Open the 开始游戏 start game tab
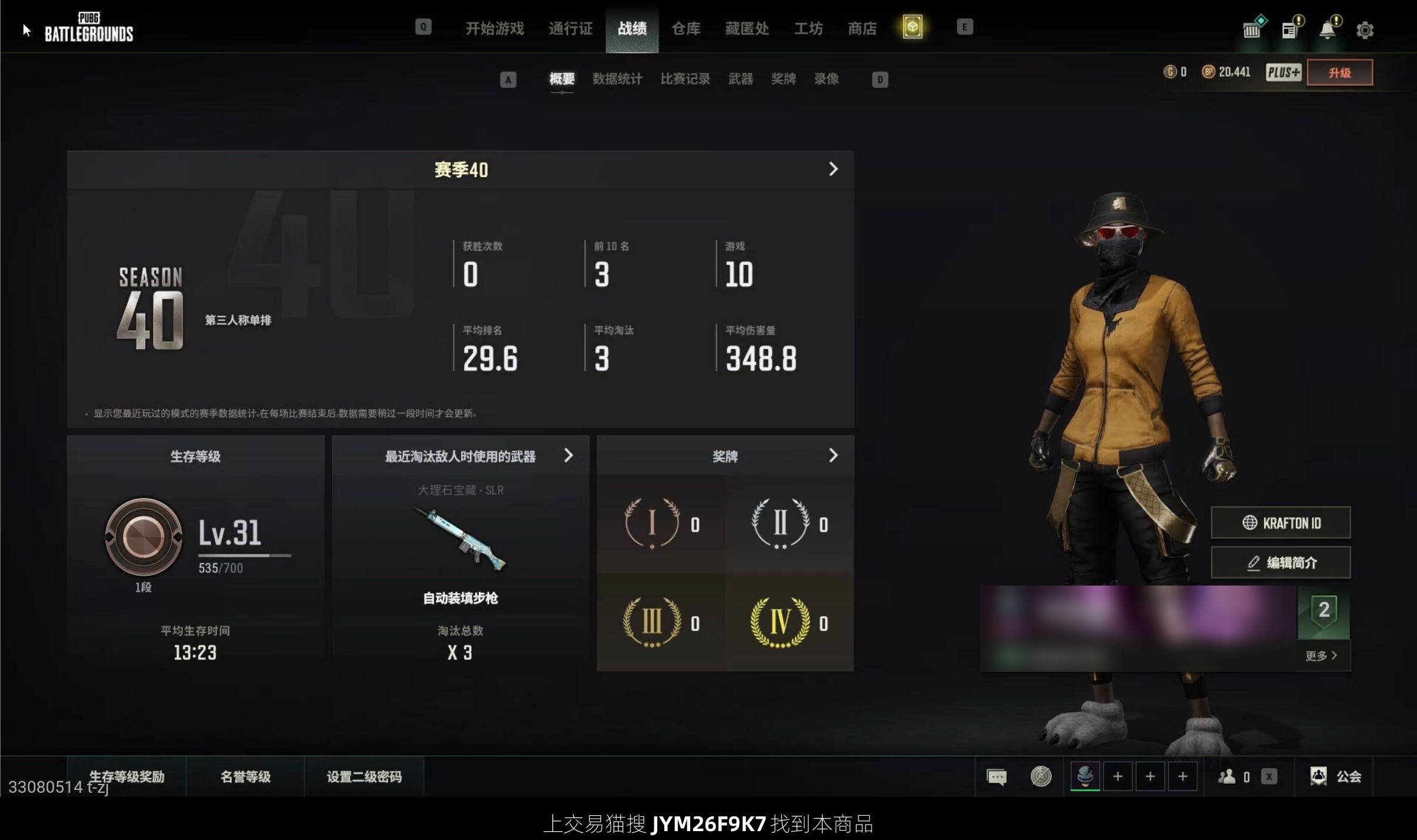This screenshot has height=840, width=1417. point(494,28)
